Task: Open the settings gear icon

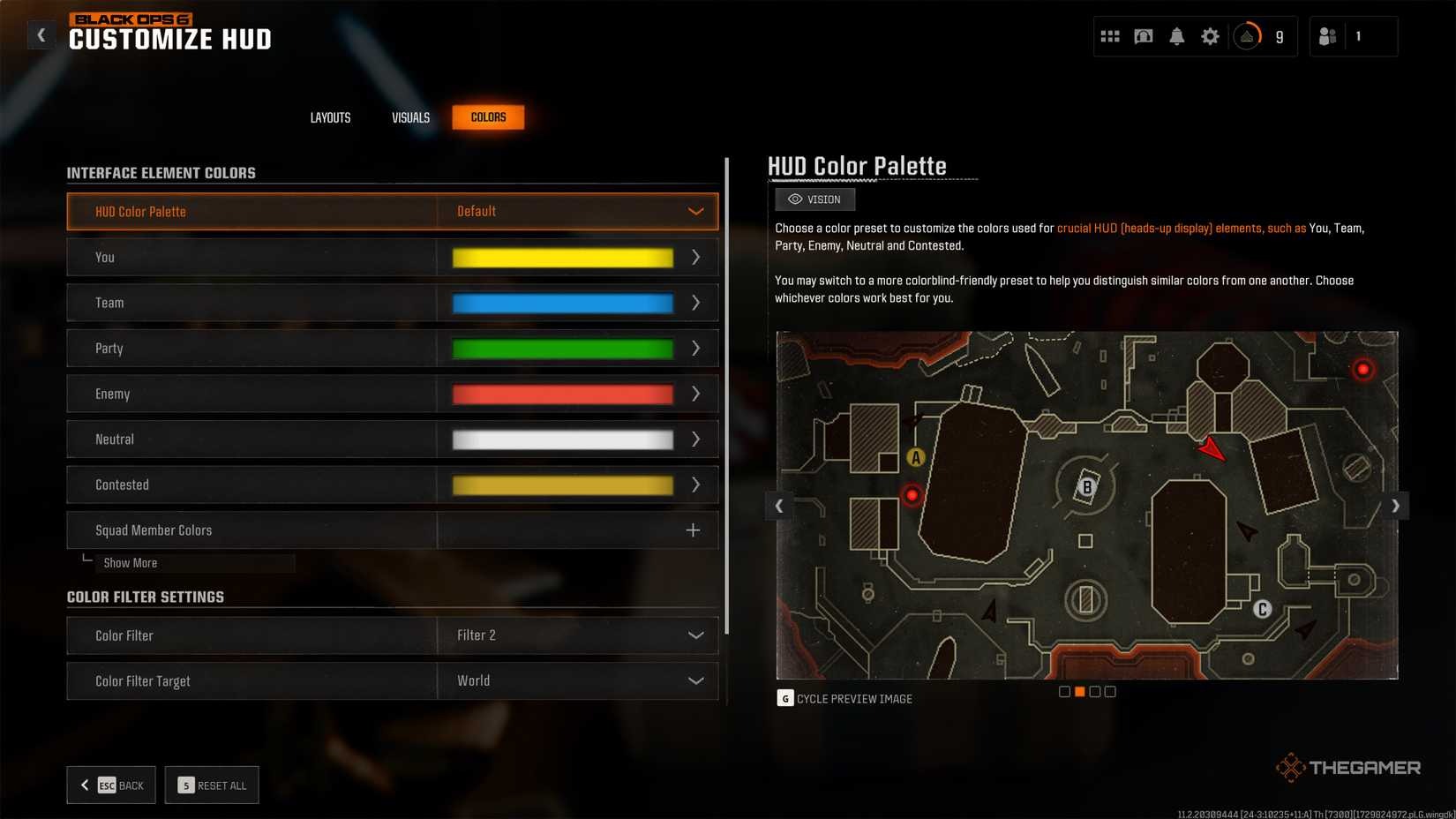Action: (1210, 36)
